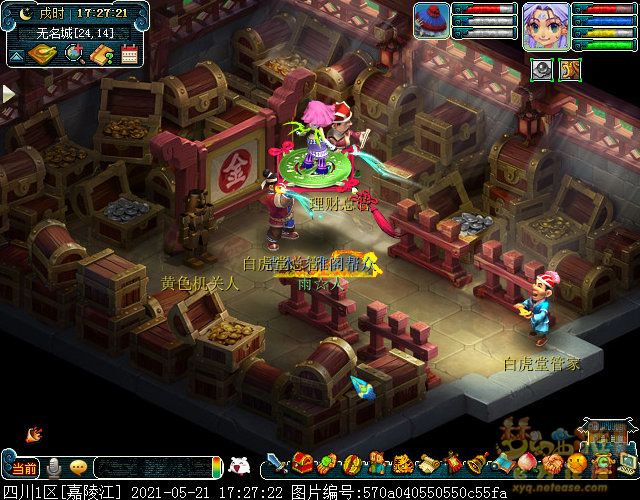Screen dimensions: 640x500
Task: Open the peach toolbar icon
Action: coord(528,464)
